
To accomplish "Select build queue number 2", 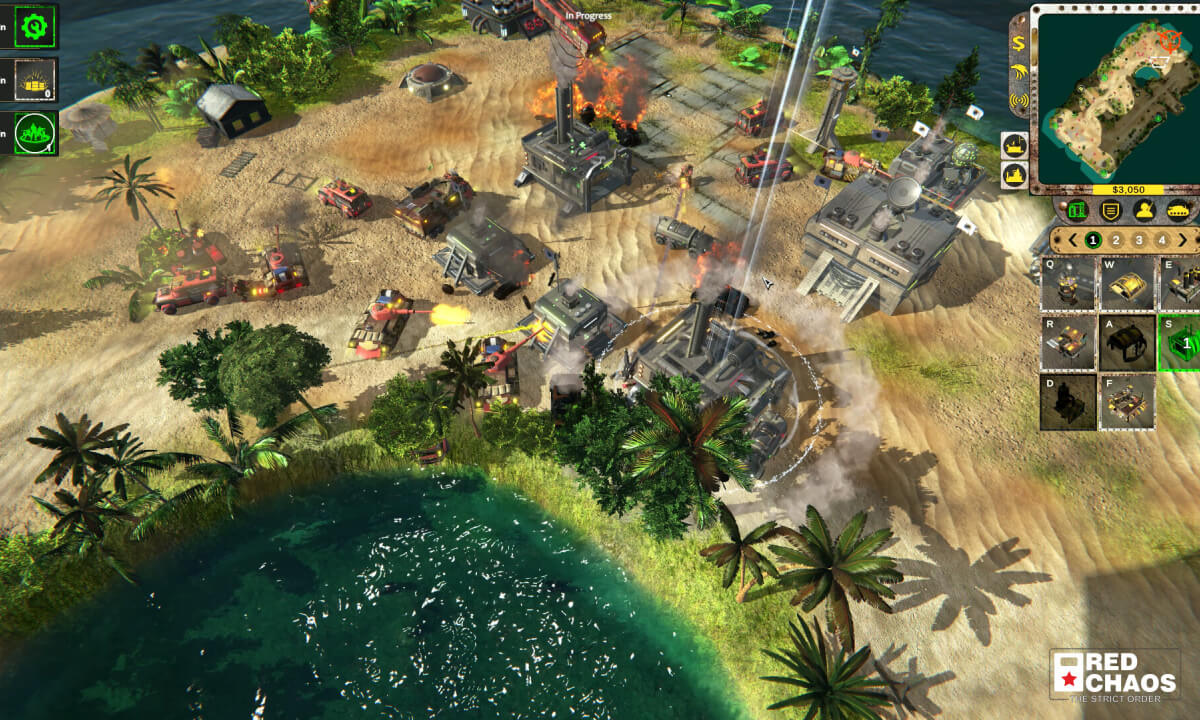I will 1116,240.
